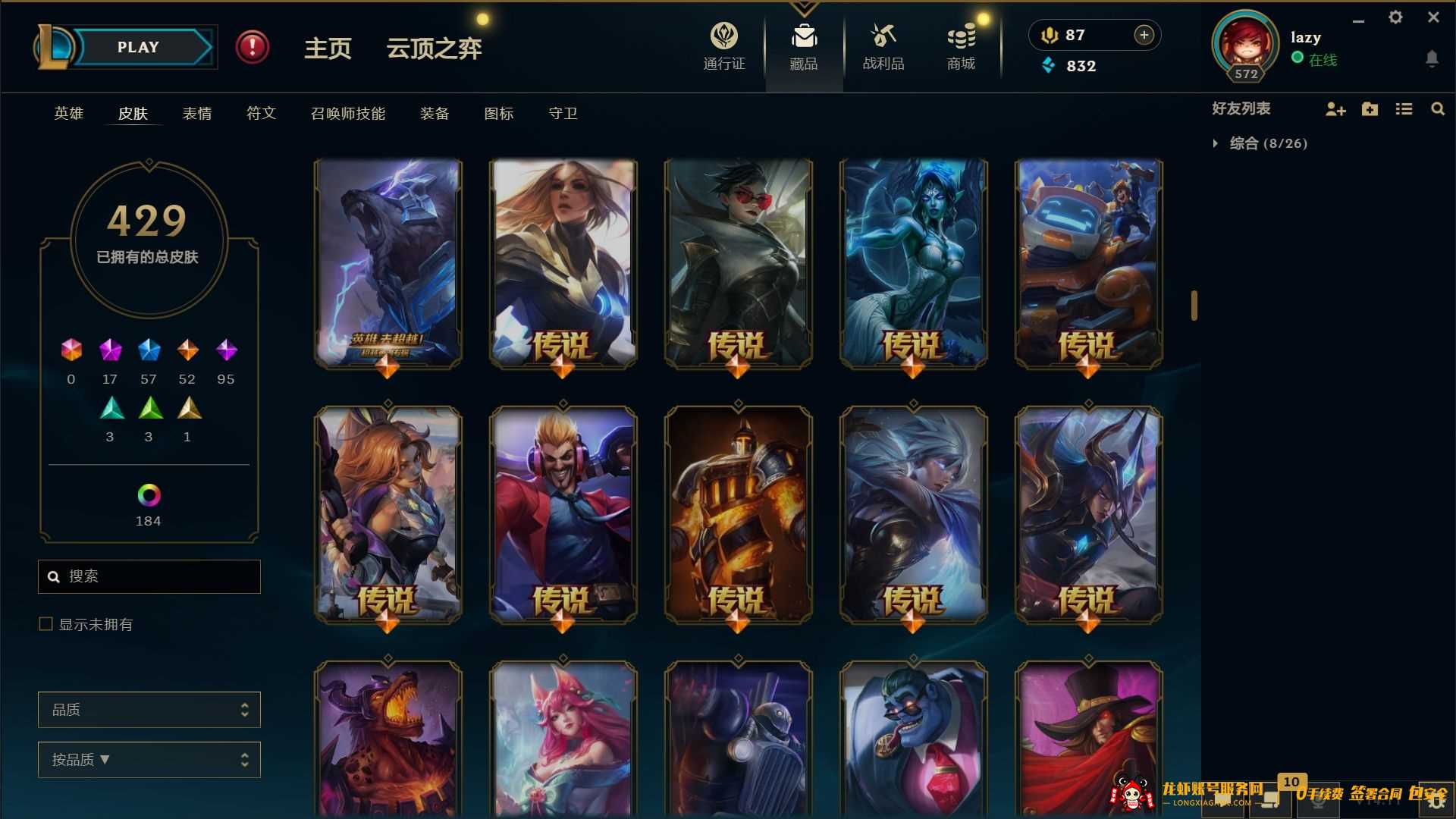Click the create friend group folder icon
Image resolution: width=1456 pixels, height=819 pixels.
(x=1370, y=109)
